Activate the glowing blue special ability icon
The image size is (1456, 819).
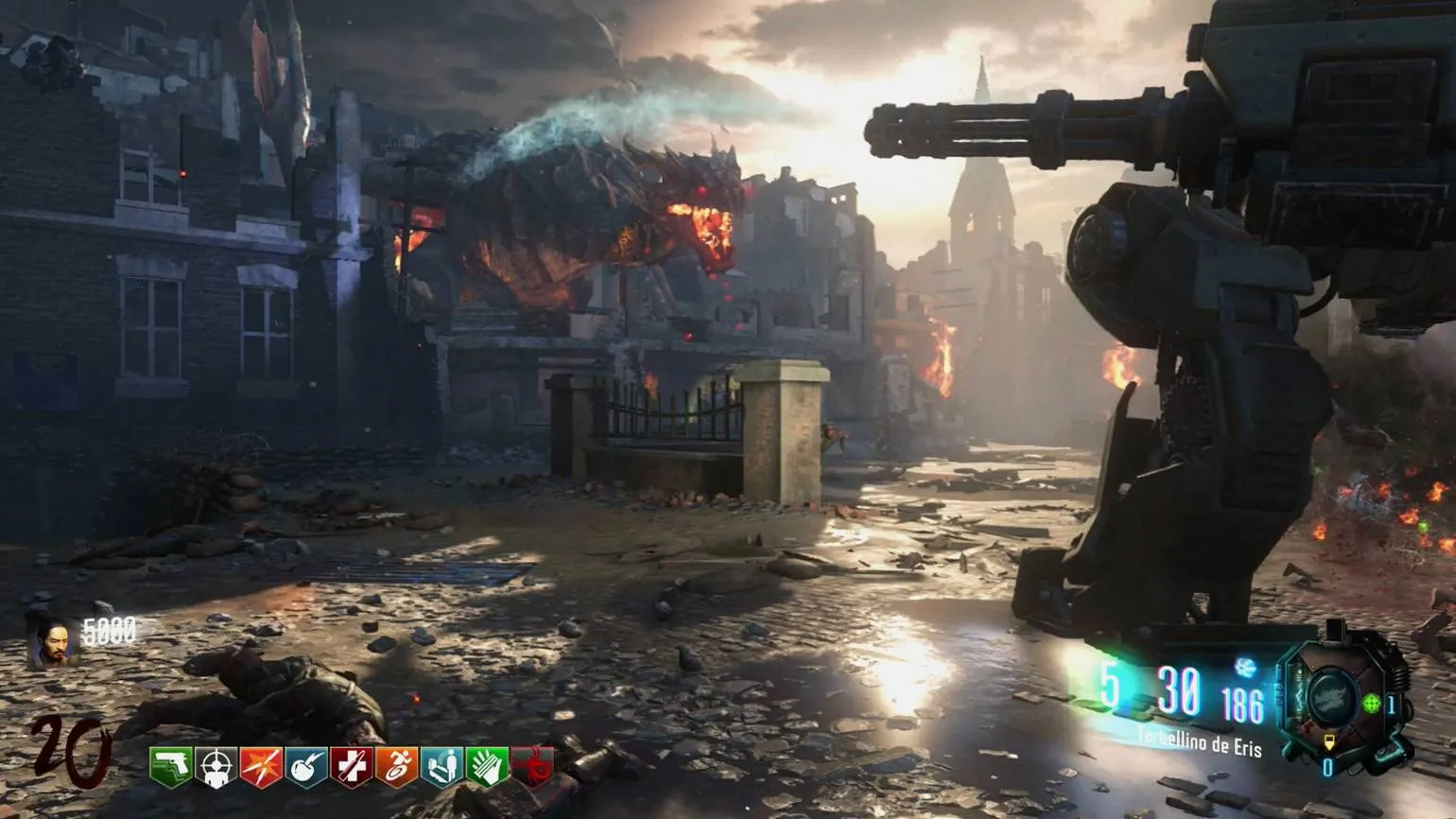click(1245, 668)
